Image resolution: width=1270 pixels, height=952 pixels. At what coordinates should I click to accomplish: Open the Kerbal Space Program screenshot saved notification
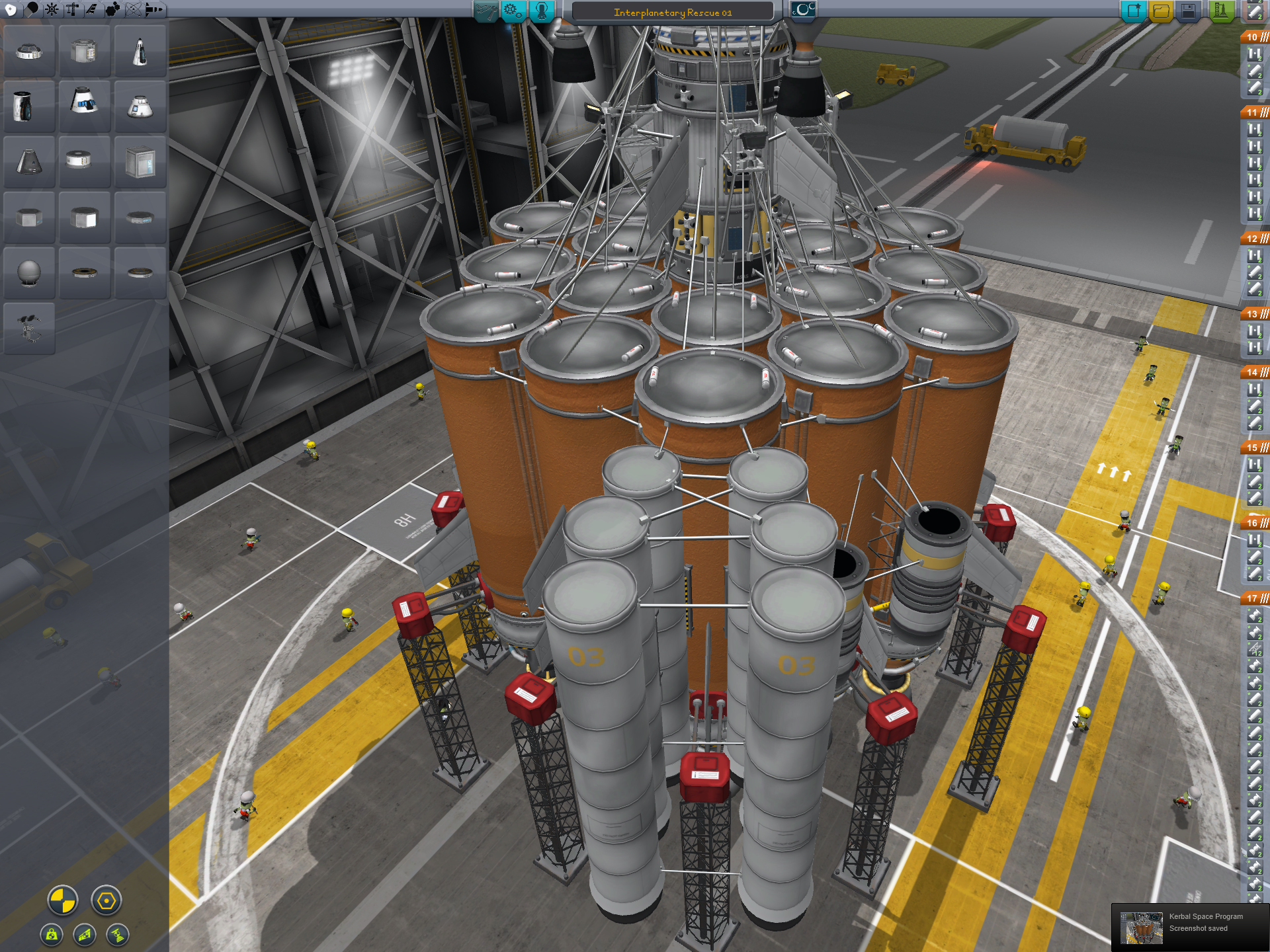point(1191,927)
